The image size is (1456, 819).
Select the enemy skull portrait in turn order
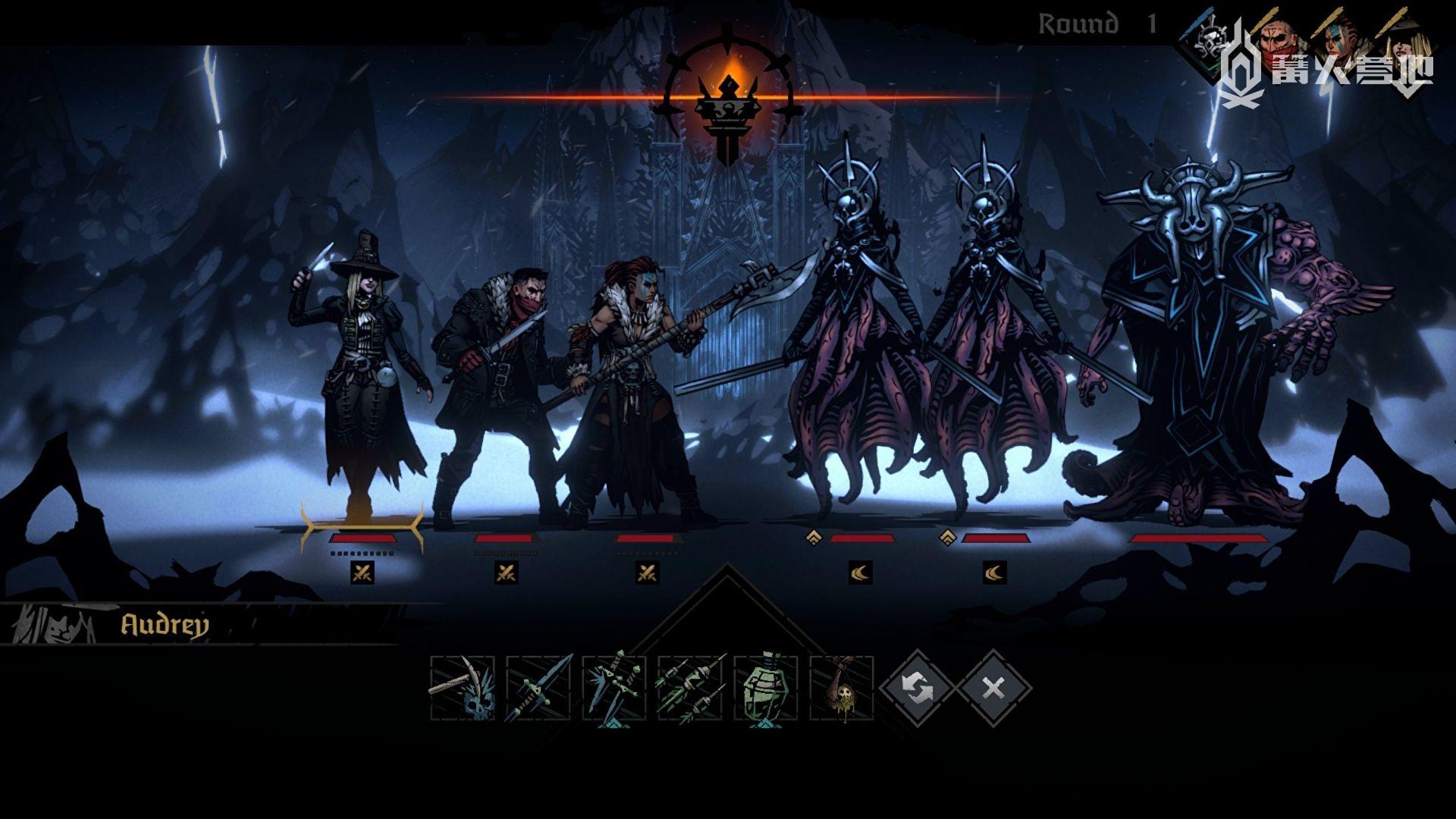coord(1210,39)
